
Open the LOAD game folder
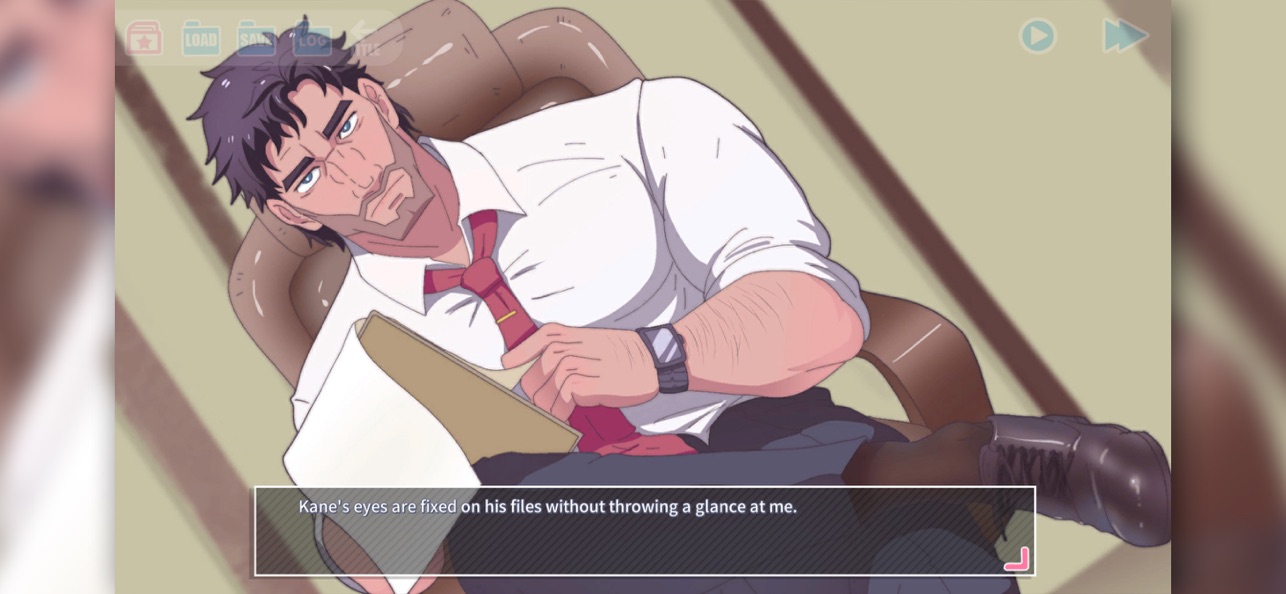pyautogui.click(x=200, y=38)
